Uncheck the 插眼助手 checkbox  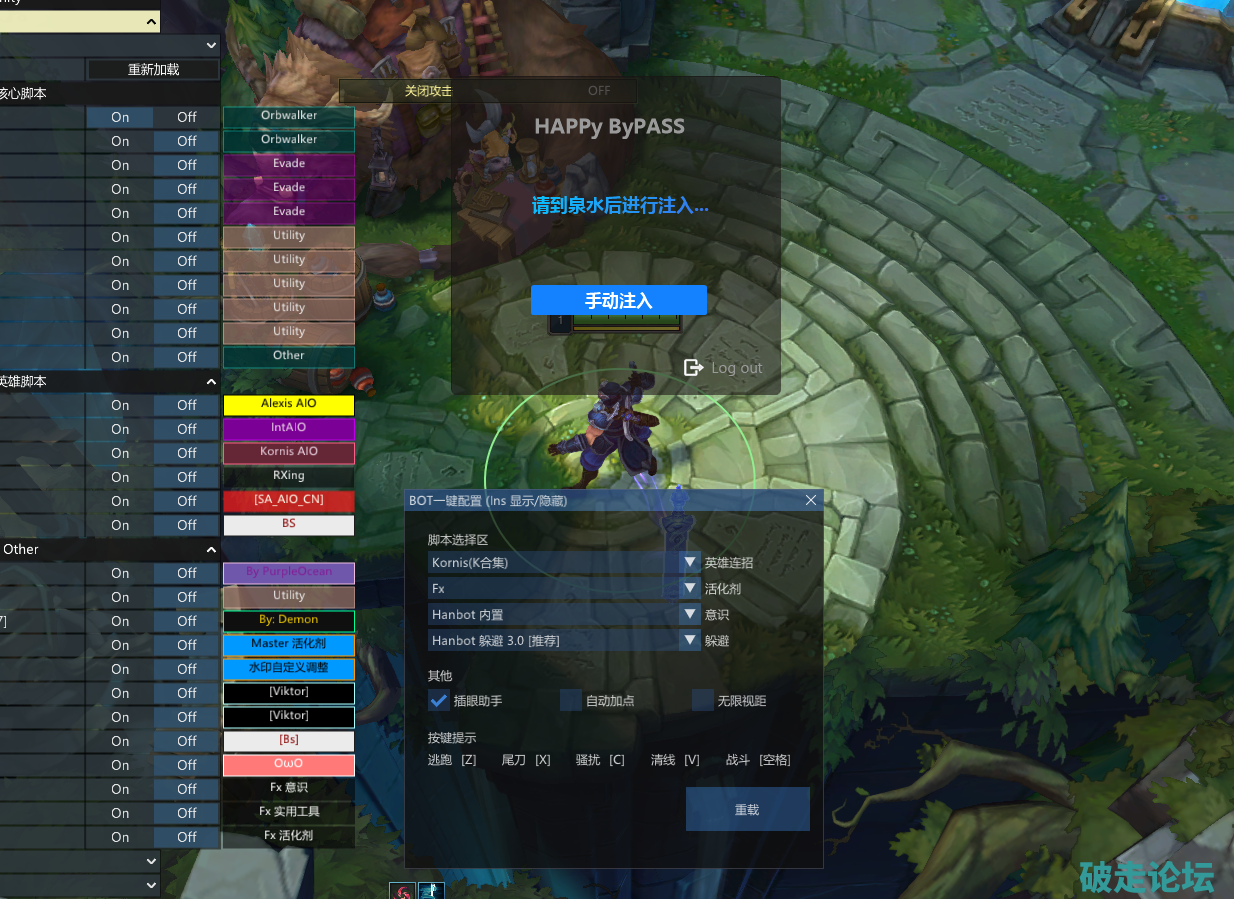(x=438, y=700)
